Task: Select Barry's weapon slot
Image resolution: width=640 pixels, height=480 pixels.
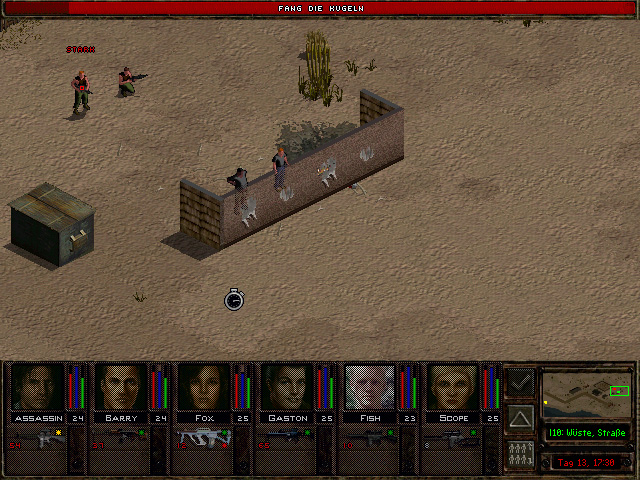Action: 122,438
